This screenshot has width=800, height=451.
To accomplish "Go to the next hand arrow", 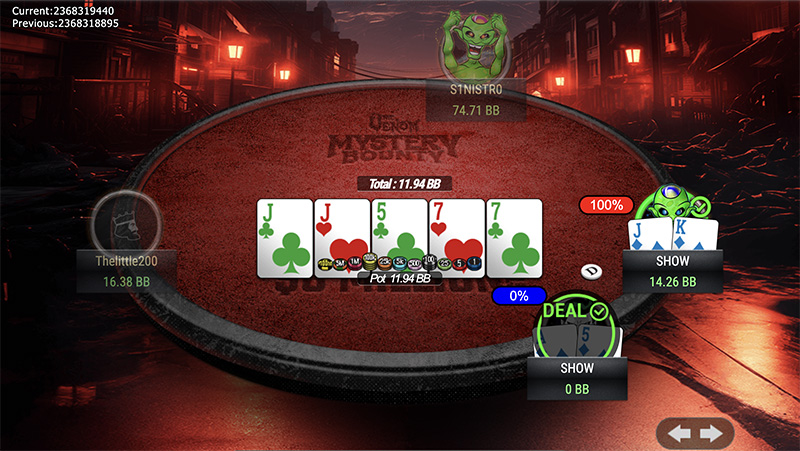I will (x=711, y=434).
